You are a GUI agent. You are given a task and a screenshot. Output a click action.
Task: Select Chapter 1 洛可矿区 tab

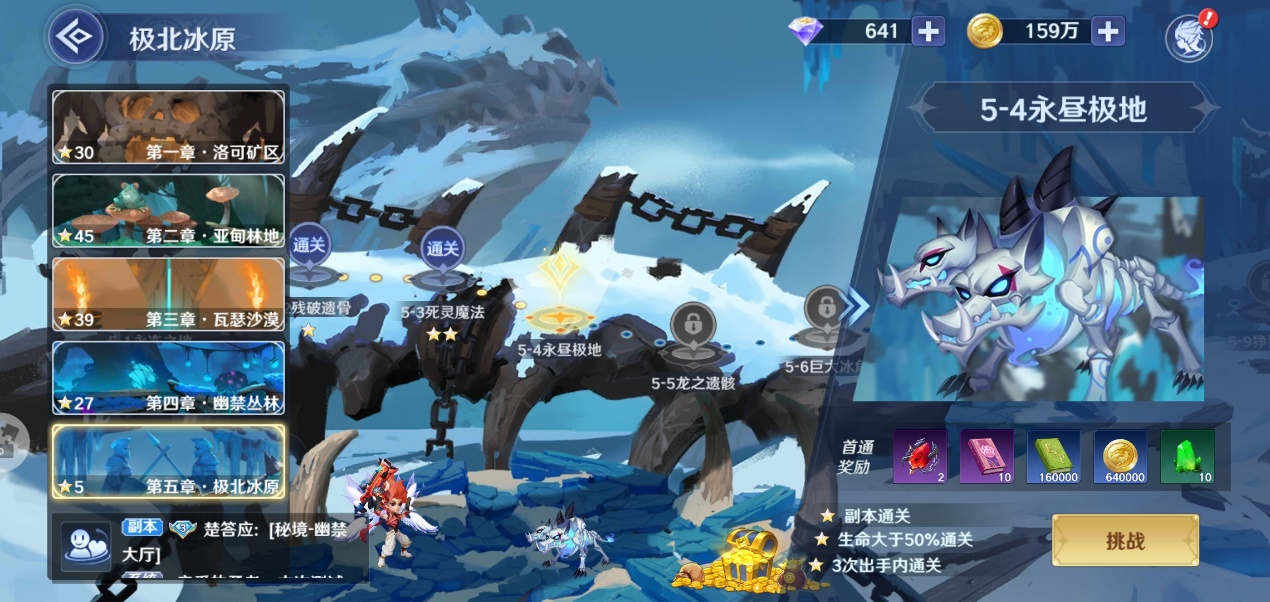click(168, 127)
